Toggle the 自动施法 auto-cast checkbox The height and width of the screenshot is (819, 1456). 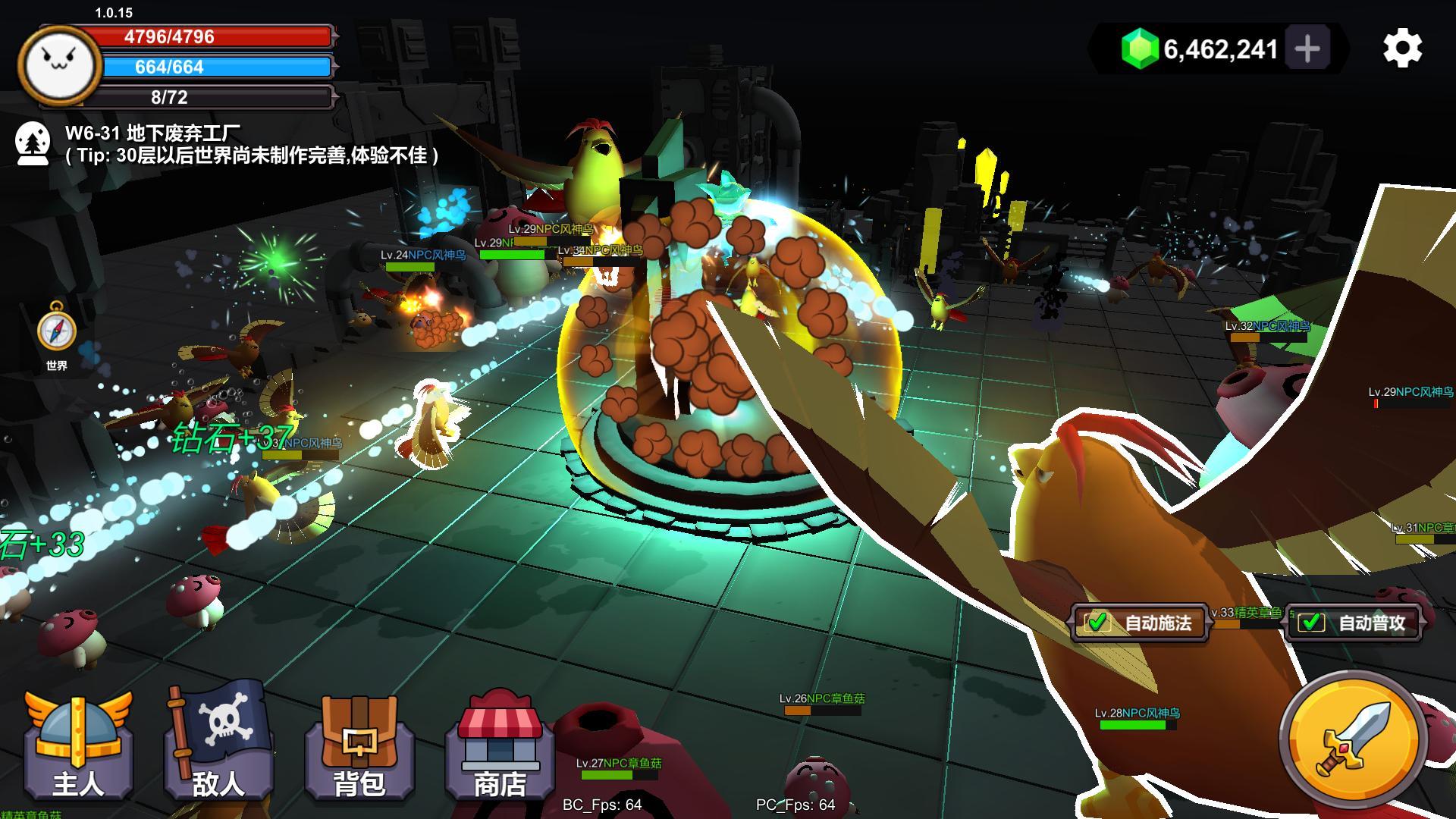click(1097, 623)
